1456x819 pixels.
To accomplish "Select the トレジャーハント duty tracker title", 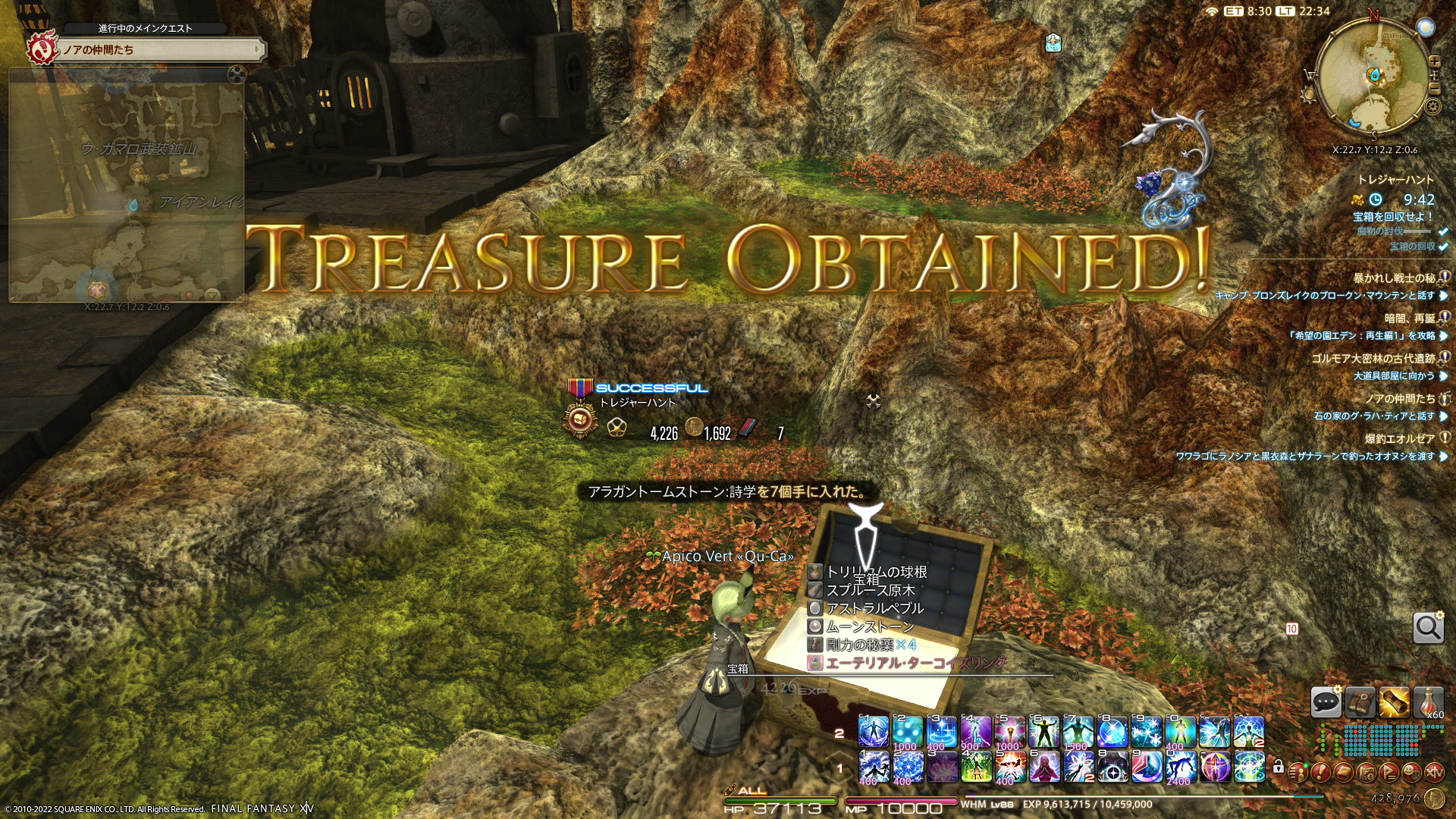I will (x=1395, y=180).
